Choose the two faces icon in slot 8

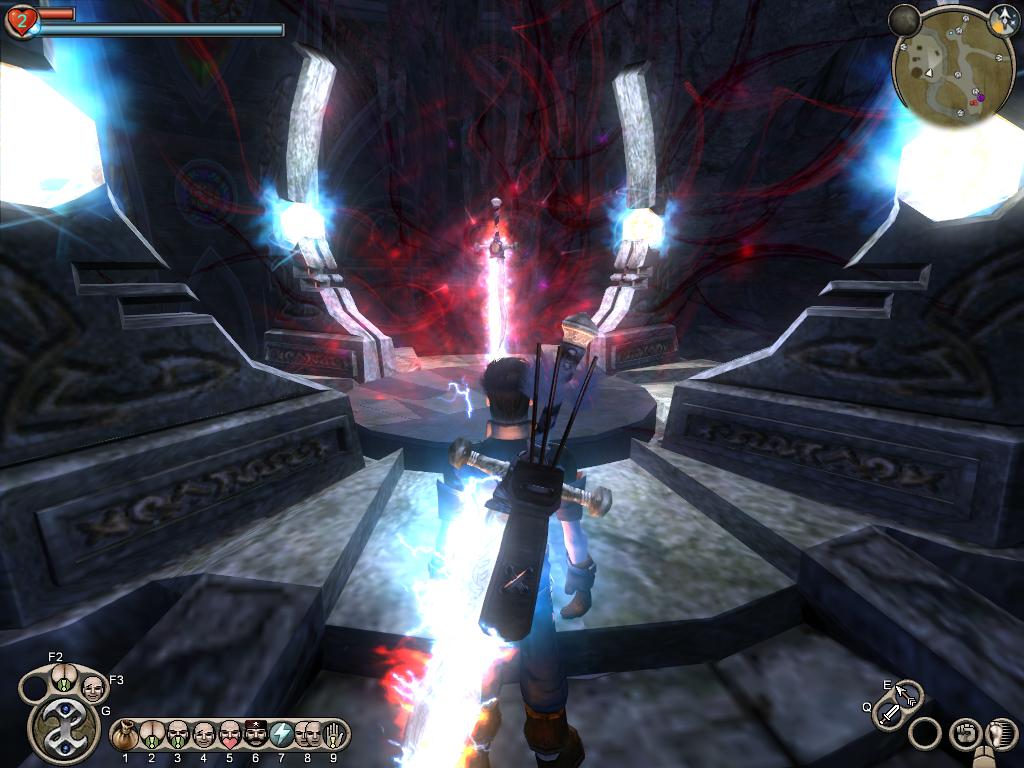tap(307, 735)
